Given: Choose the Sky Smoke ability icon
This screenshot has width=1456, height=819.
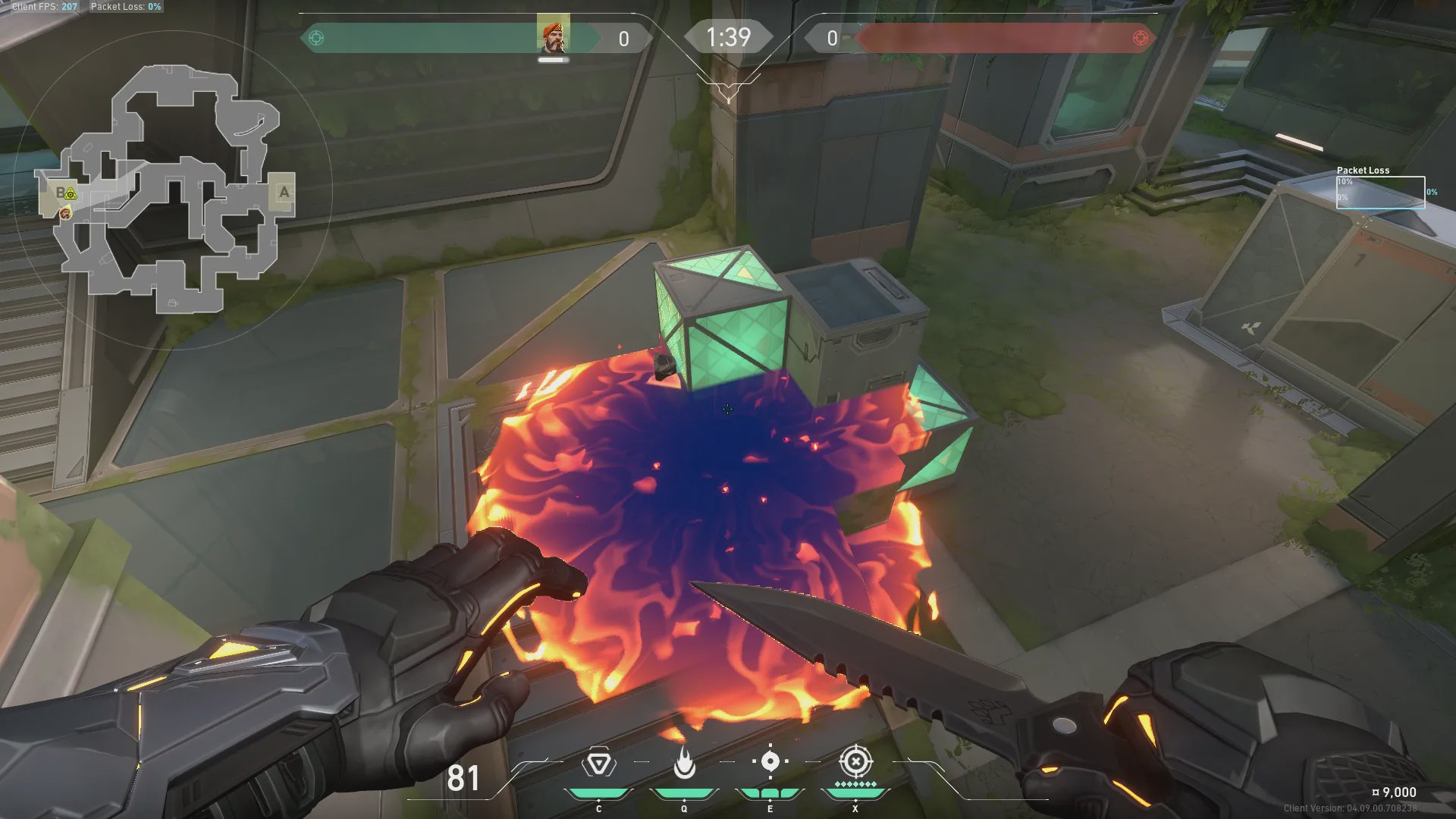Looking at the screenshot, I should pyautogui.click(x=770, y=761).
